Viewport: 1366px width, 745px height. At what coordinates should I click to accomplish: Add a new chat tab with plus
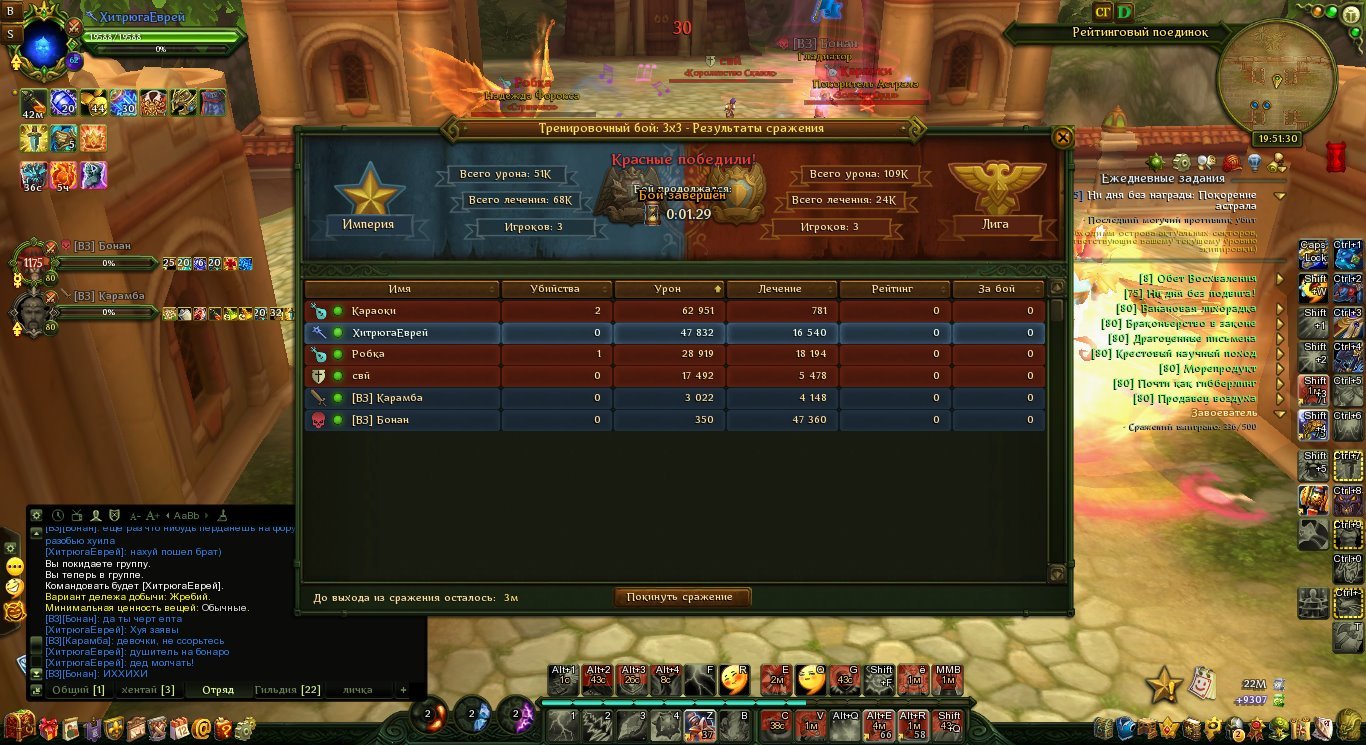point(404,690)
